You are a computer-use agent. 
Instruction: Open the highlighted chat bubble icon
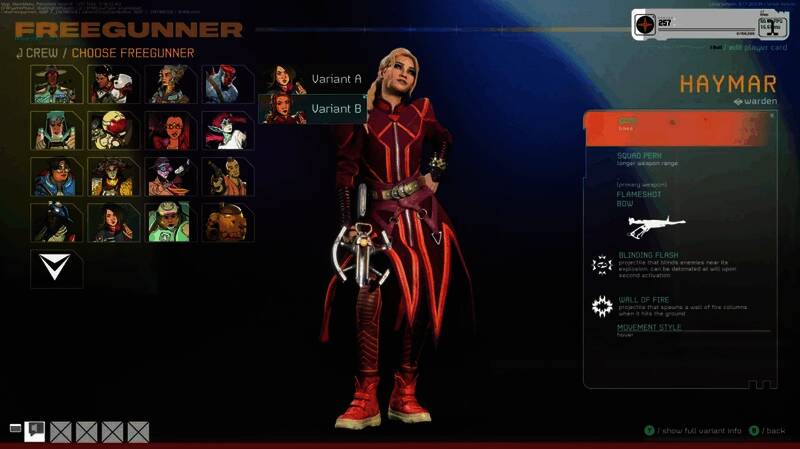click(35, 430)
